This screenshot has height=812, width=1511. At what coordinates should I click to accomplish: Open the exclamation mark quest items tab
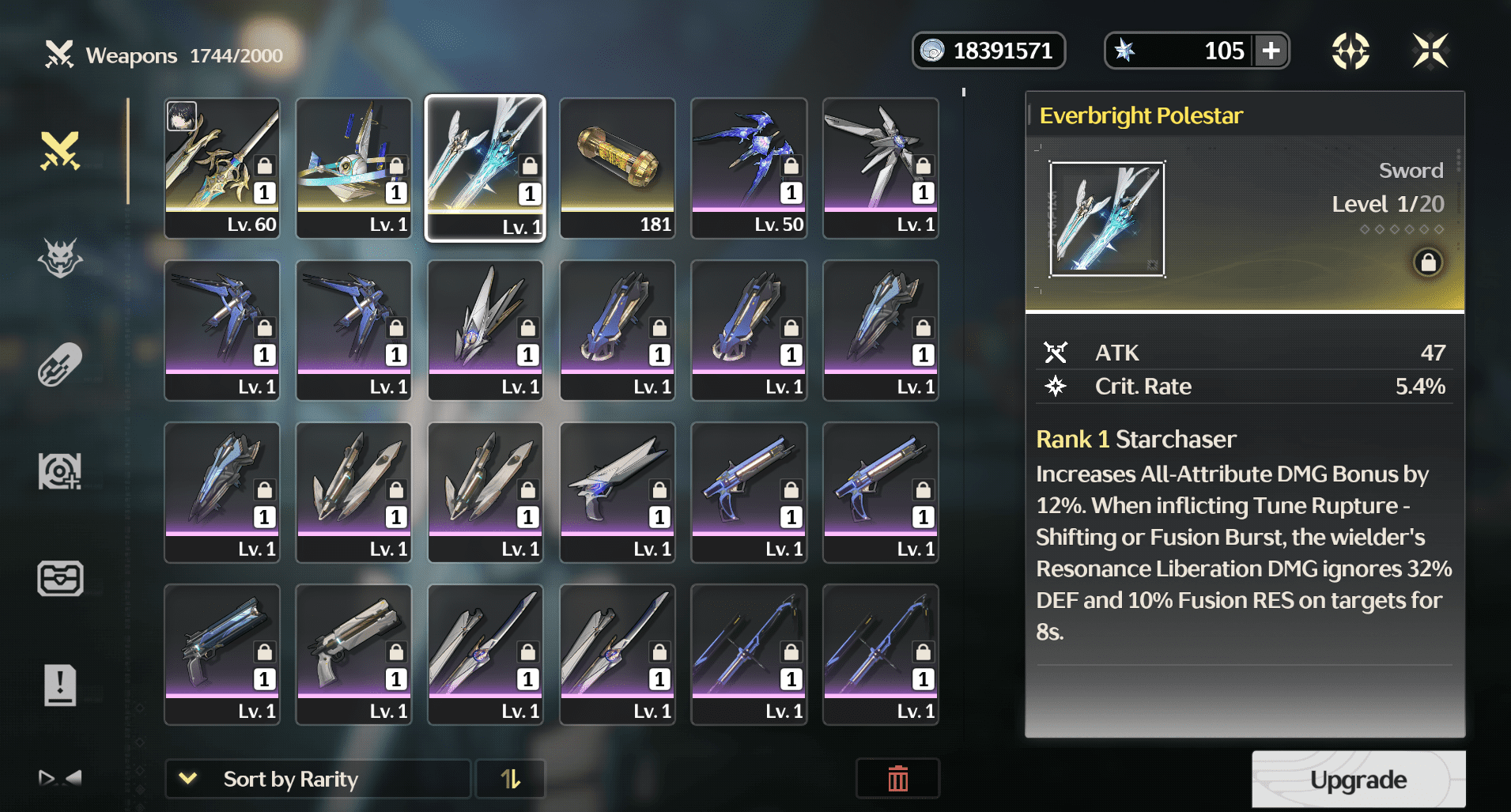click(60, 685)
